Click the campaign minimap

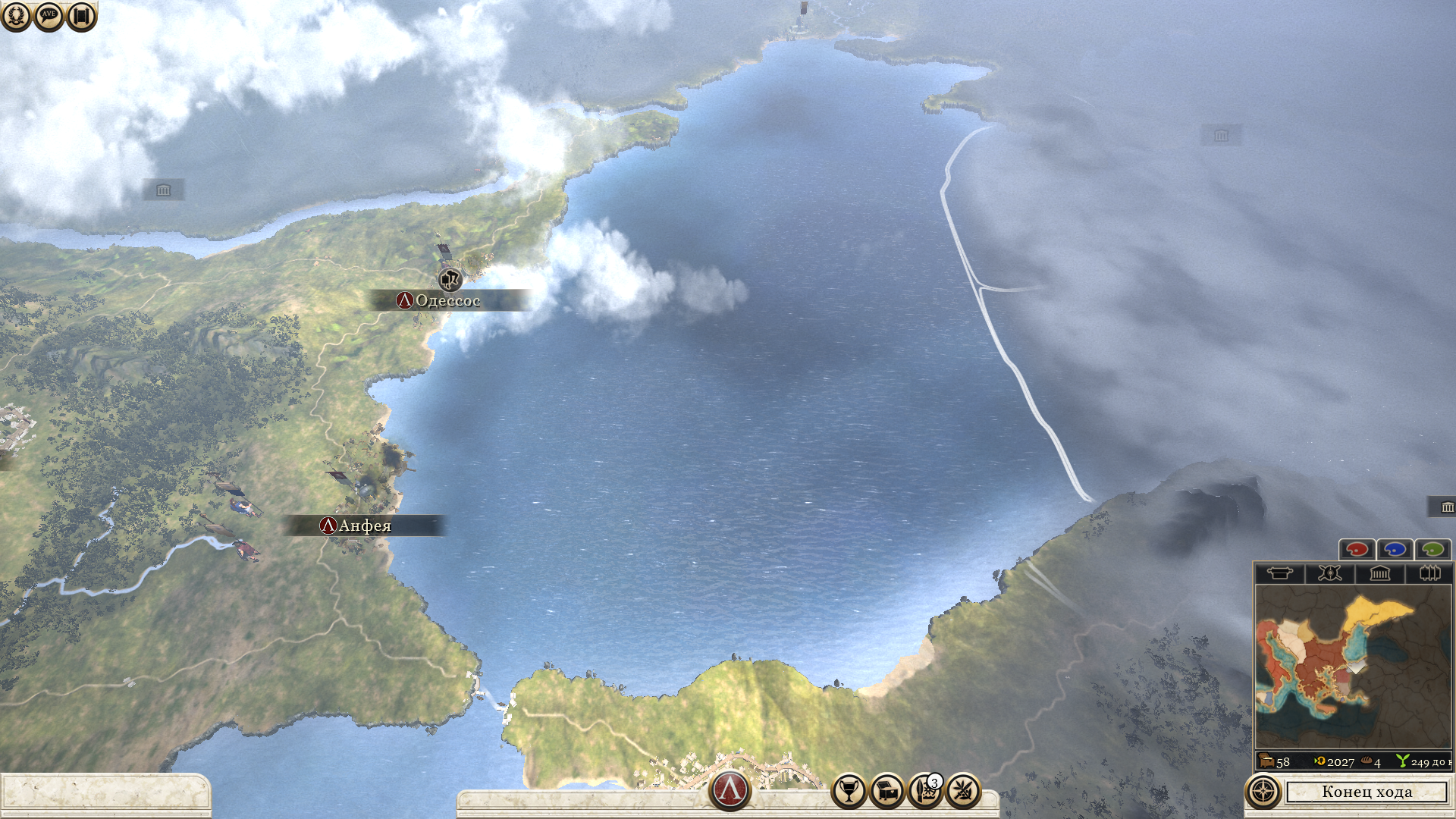pos(1353,666)
